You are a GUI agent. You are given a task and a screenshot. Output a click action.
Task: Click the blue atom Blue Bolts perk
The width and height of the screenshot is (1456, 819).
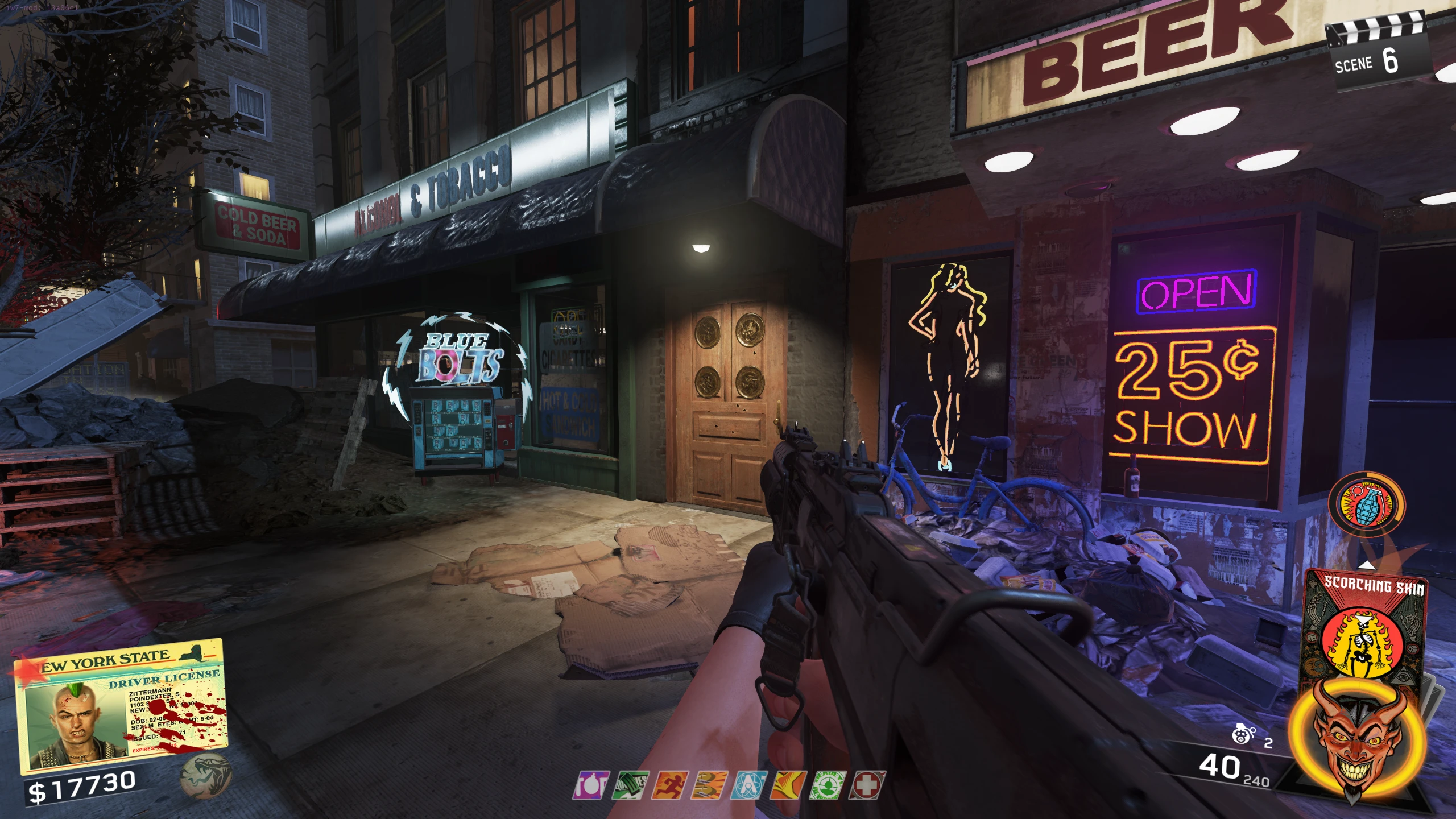point(750,785)
